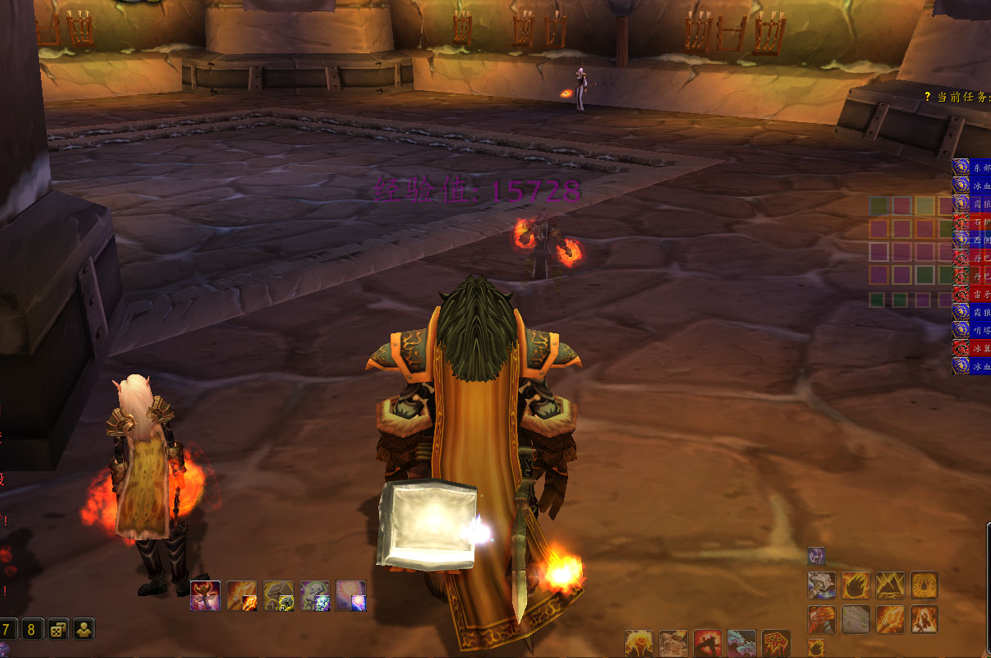Viewport: 991px width, 658px height.
Task: Select the teal dragon claw ability
Action: click(x=741, y=643)
